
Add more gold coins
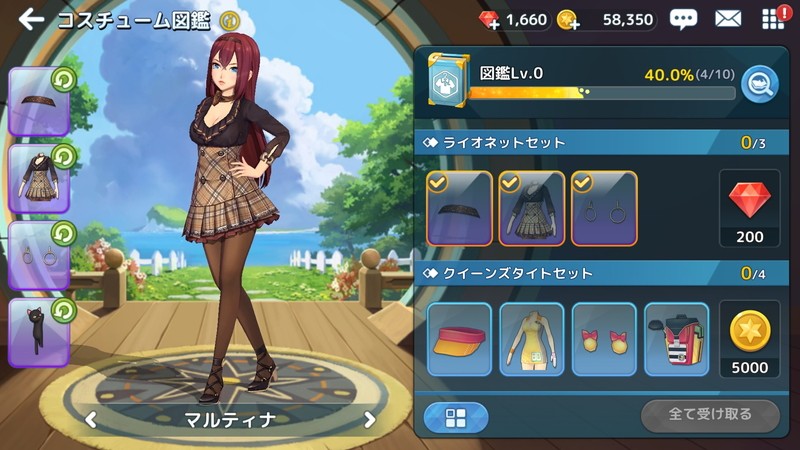pyautogui.click(x=567, y=20)
